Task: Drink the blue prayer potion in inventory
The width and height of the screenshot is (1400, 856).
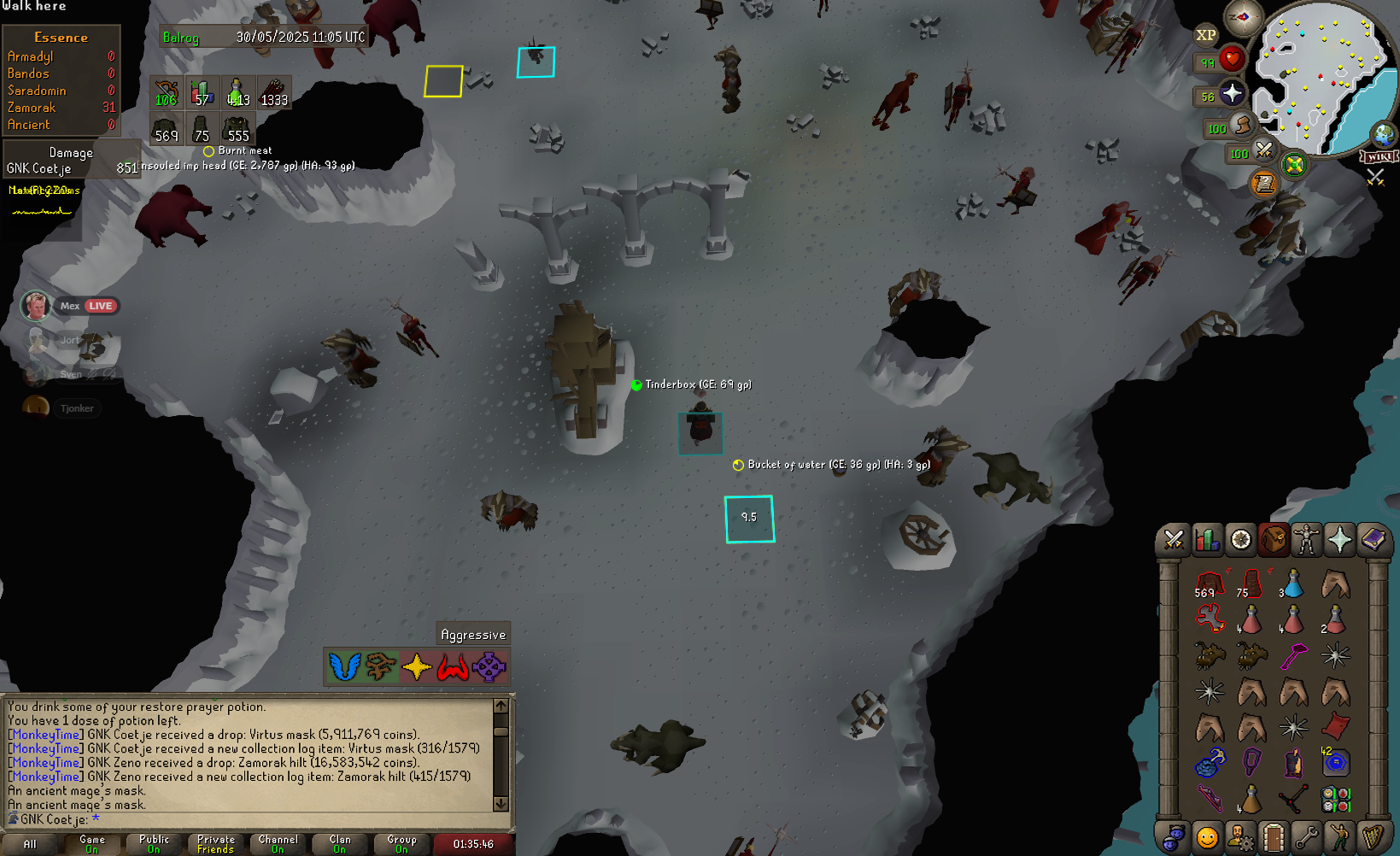Action: (x=1293, y=584)
